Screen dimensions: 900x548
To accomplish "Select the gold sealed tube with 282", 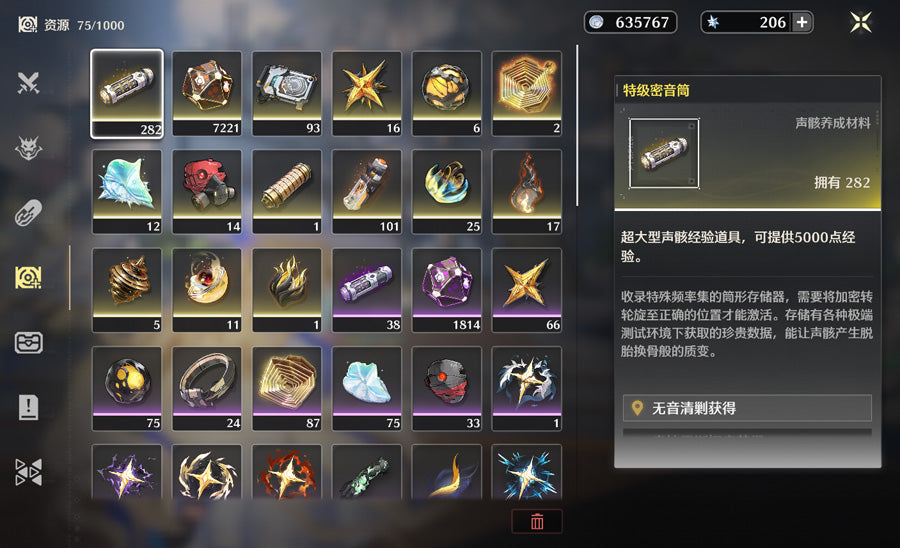I will pos(127,92).
